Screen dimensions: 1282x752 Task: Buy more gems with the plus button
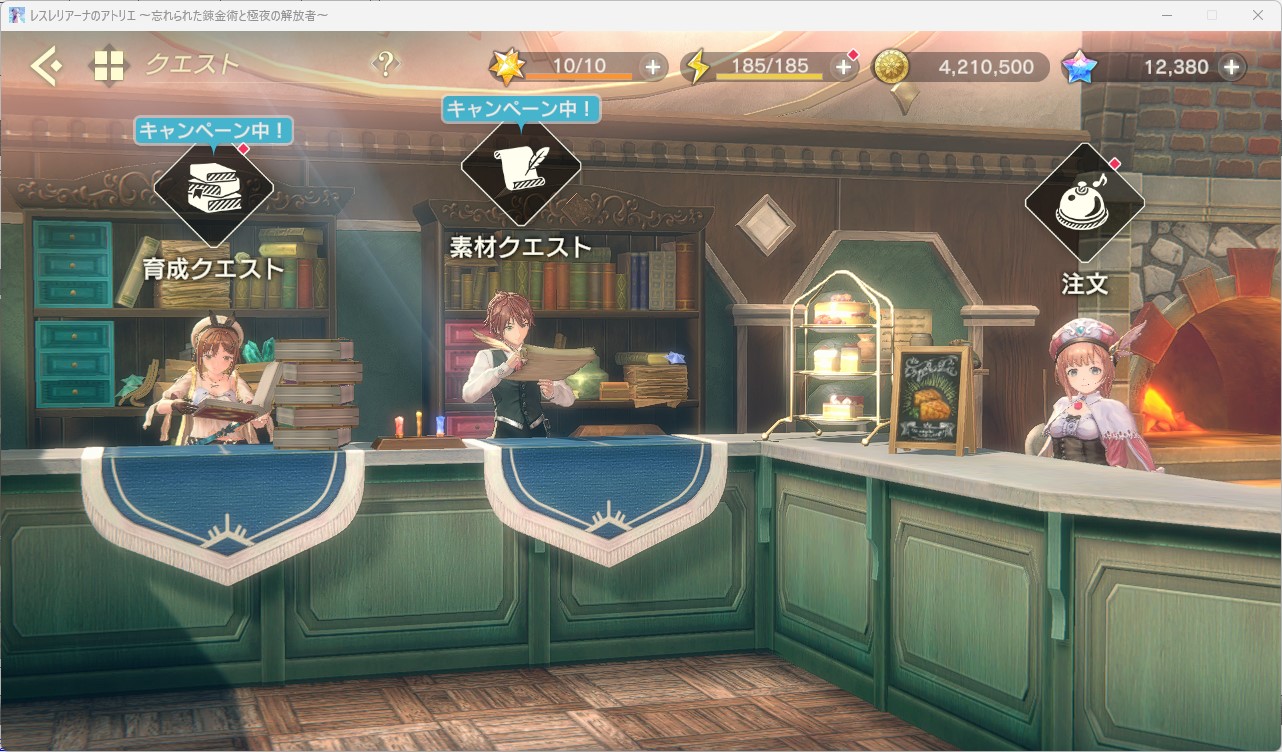pos(1231,67)
